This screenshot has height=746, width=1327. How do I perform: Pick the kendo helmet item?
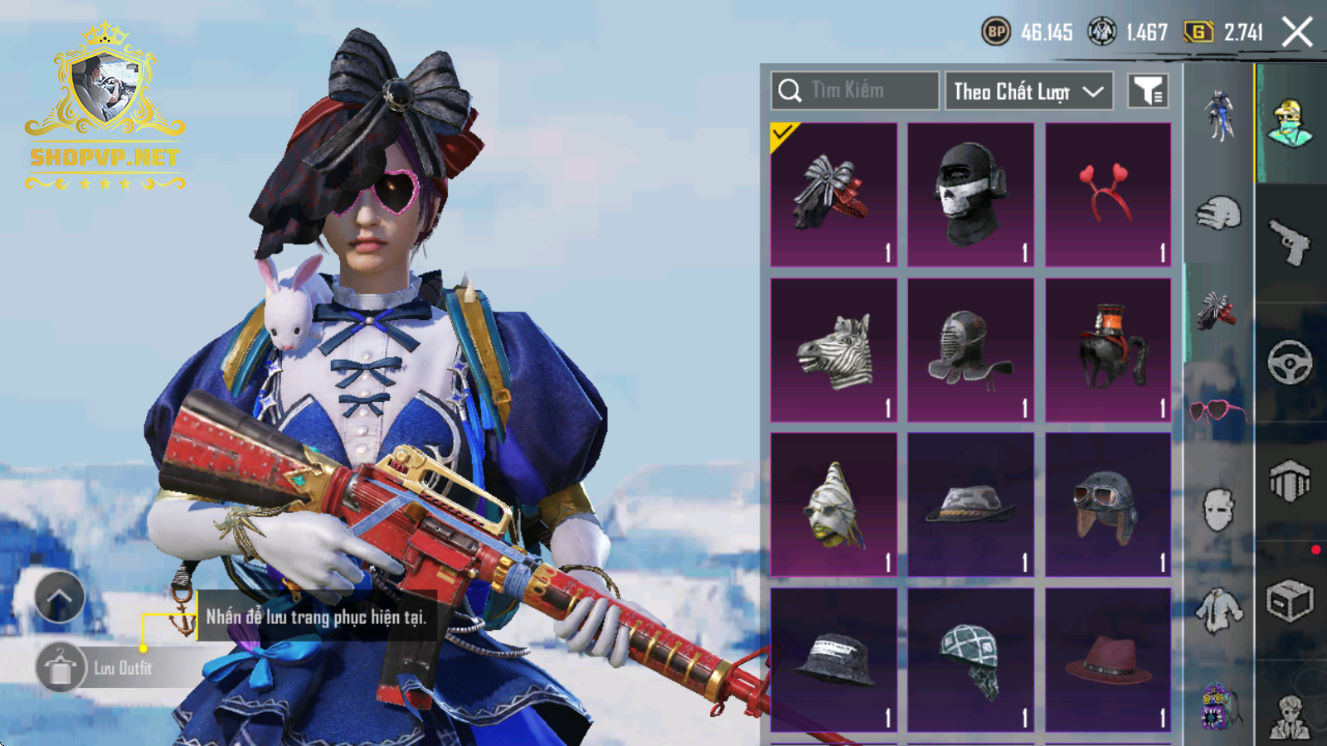click(971, 349)
